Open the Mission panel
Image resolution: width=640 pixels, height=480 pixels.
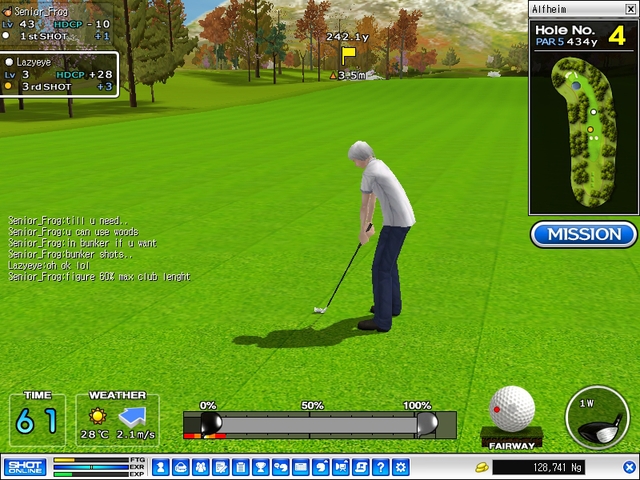[x=584, y=234]
